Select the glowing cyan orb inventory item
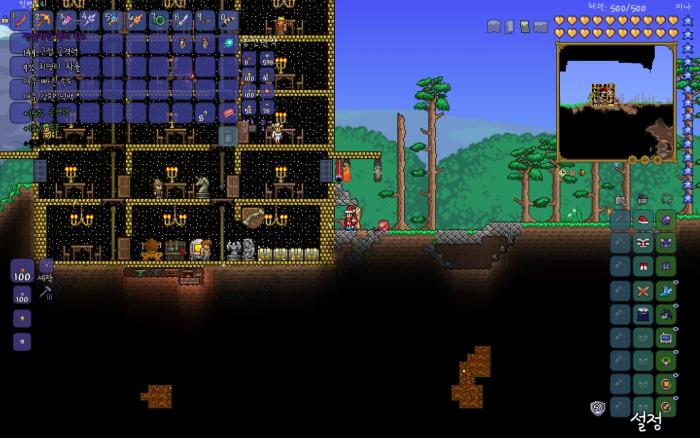The height and width of the screenshot is (438, 700). 228,43
